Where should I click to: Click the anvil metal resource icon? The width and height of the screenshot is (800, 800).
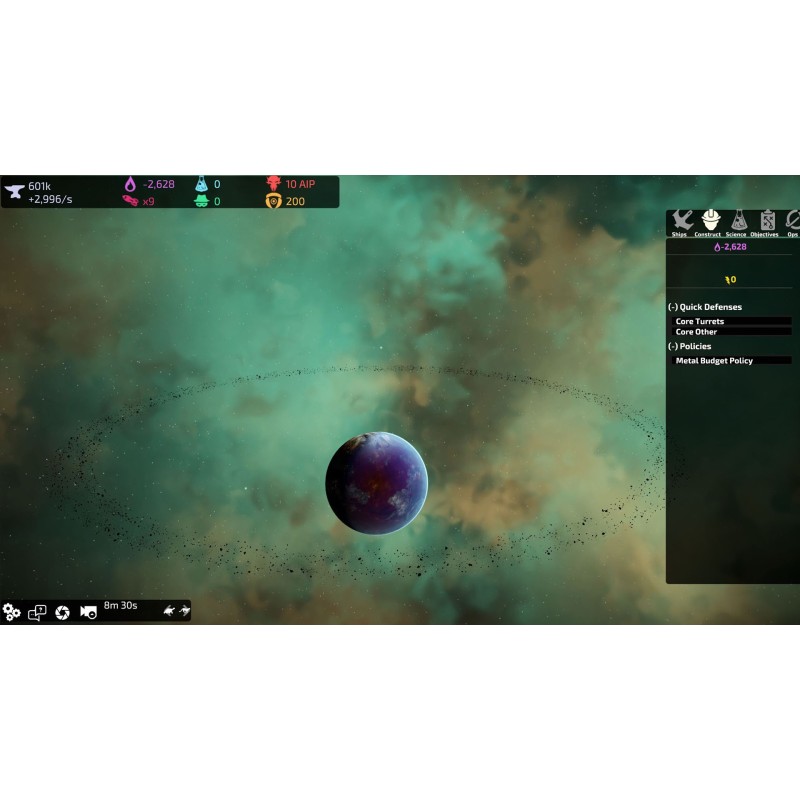[x=14, y=191]
